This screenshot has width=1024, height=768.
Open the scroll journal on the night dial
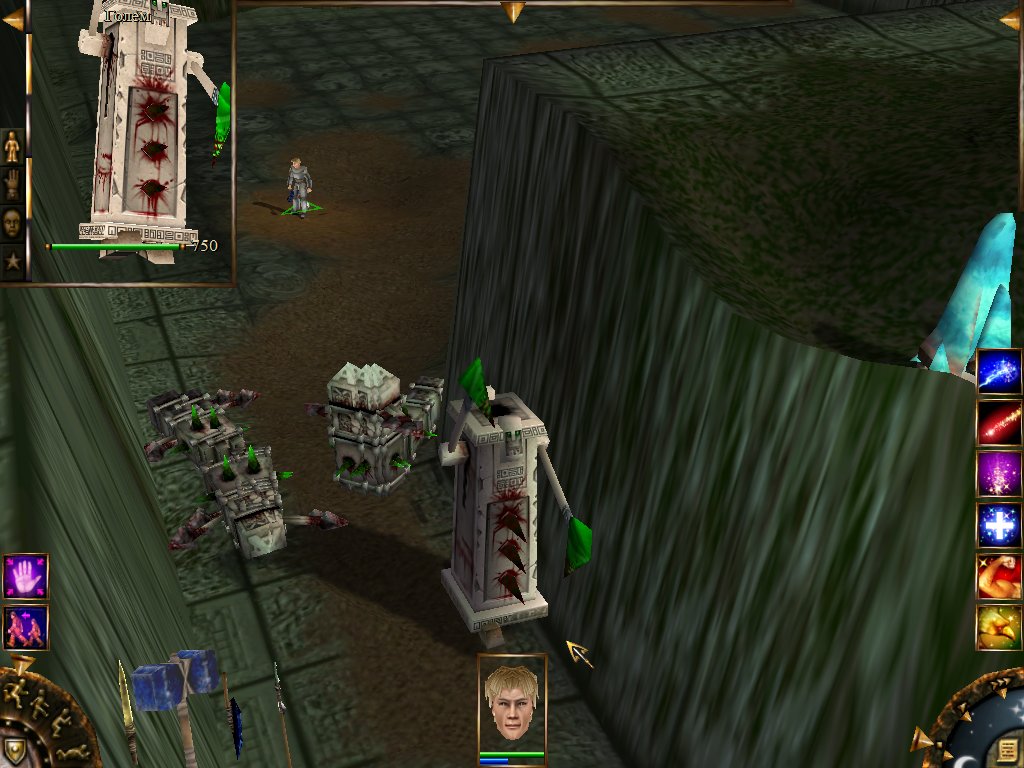1007,750
